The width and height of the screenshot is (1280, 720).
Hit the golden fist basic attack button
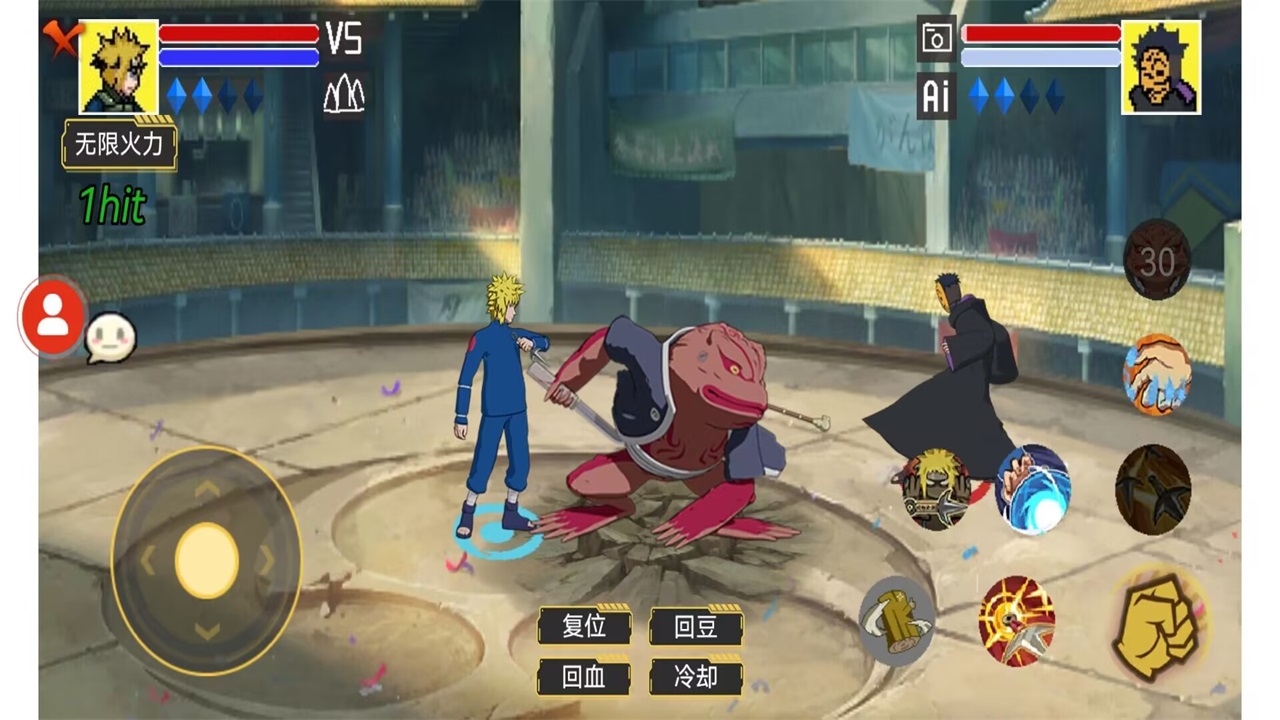click(x=1157, y=621)
